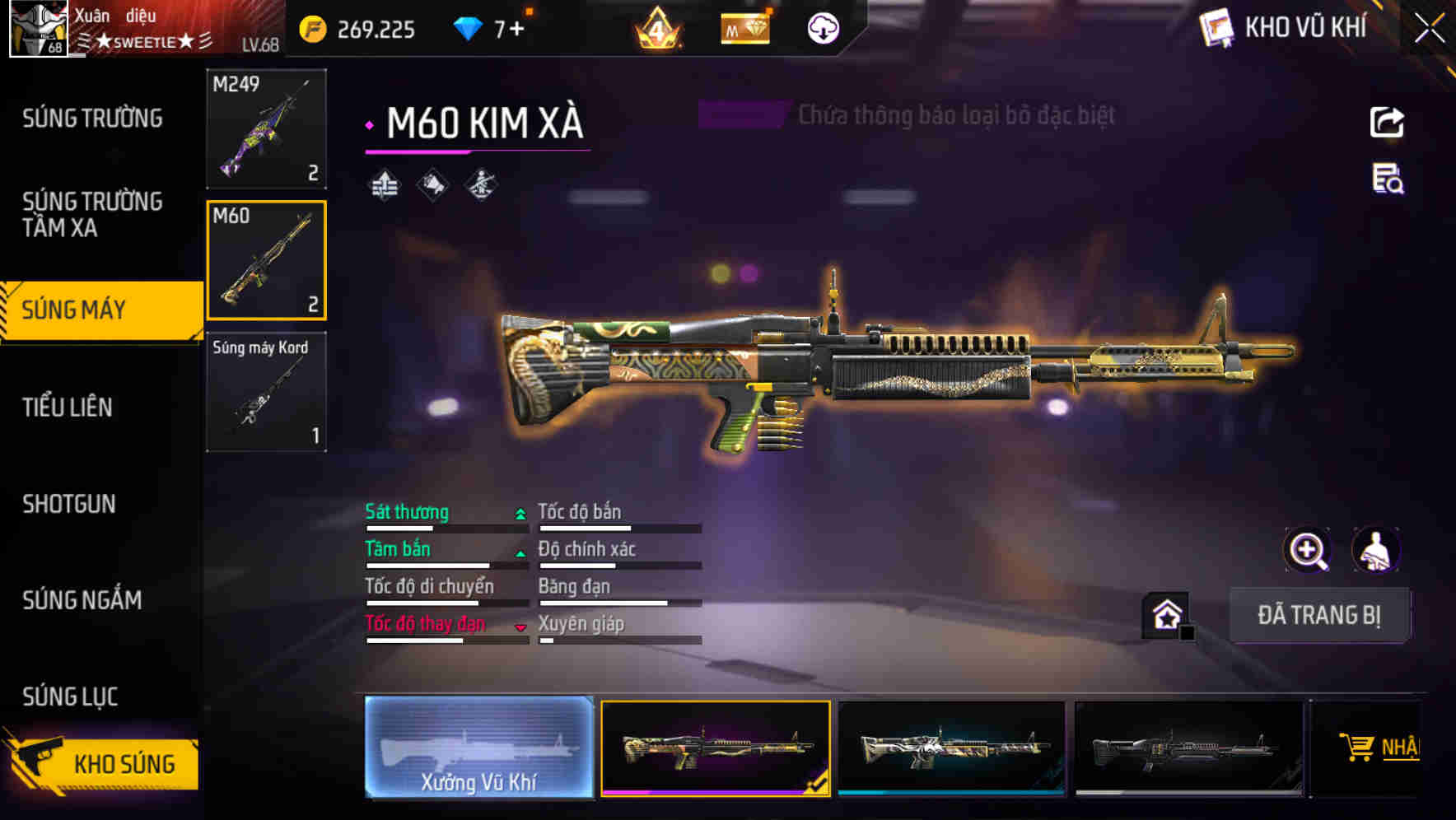
Task: Open the Súng Trường Tầm Xa category
Action: (92, 214)
